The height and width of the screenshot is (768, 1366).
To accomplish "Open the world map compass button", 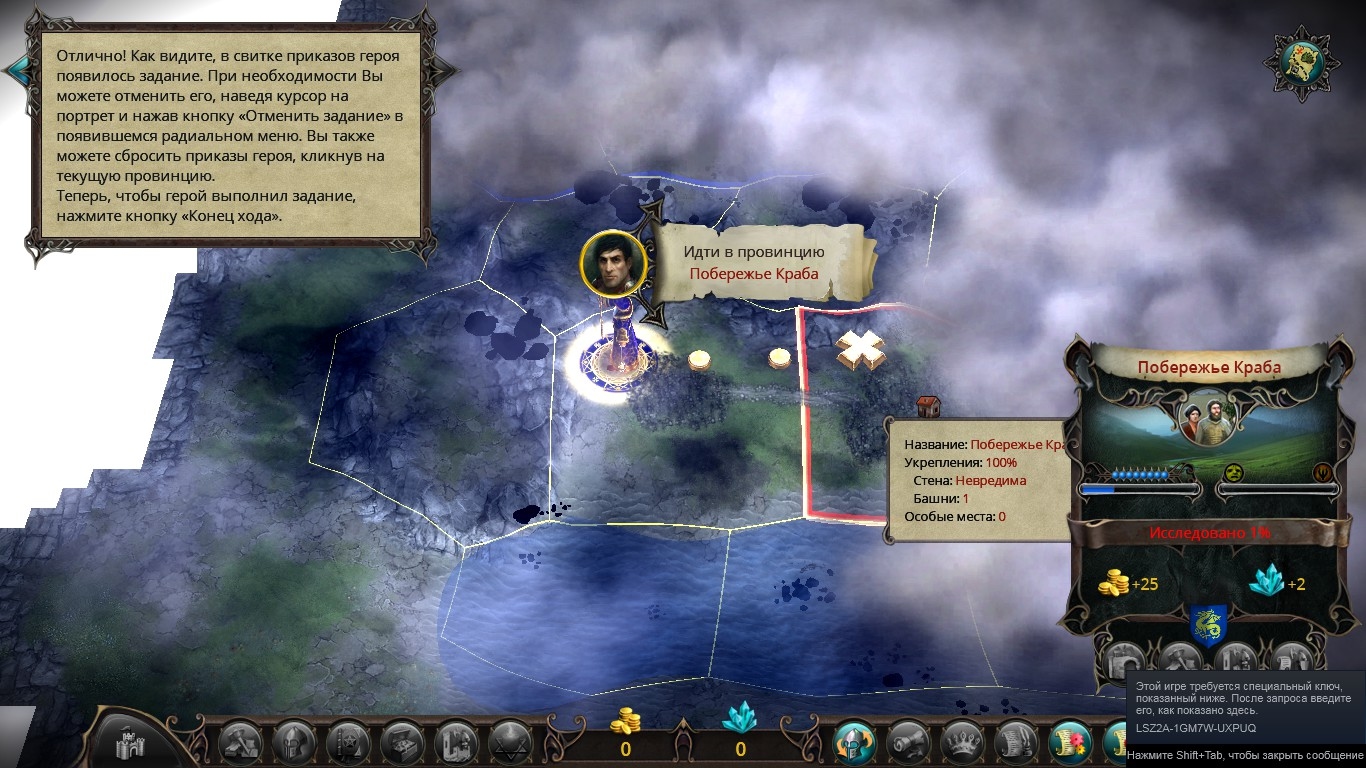I will 1303,62.
